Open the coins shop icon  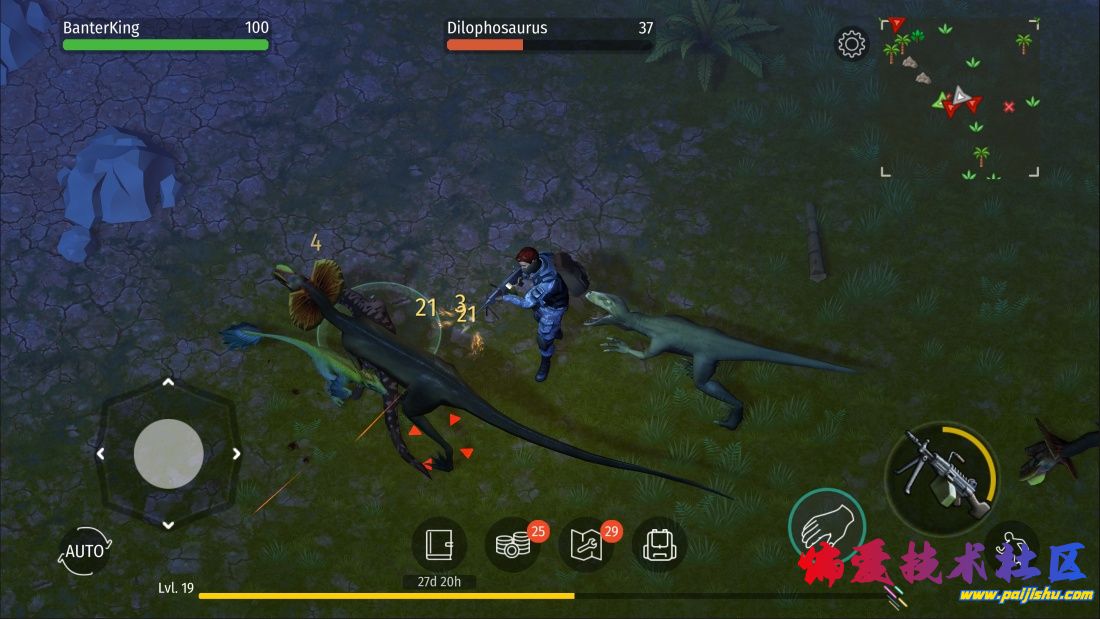click(x=512, y=545)
